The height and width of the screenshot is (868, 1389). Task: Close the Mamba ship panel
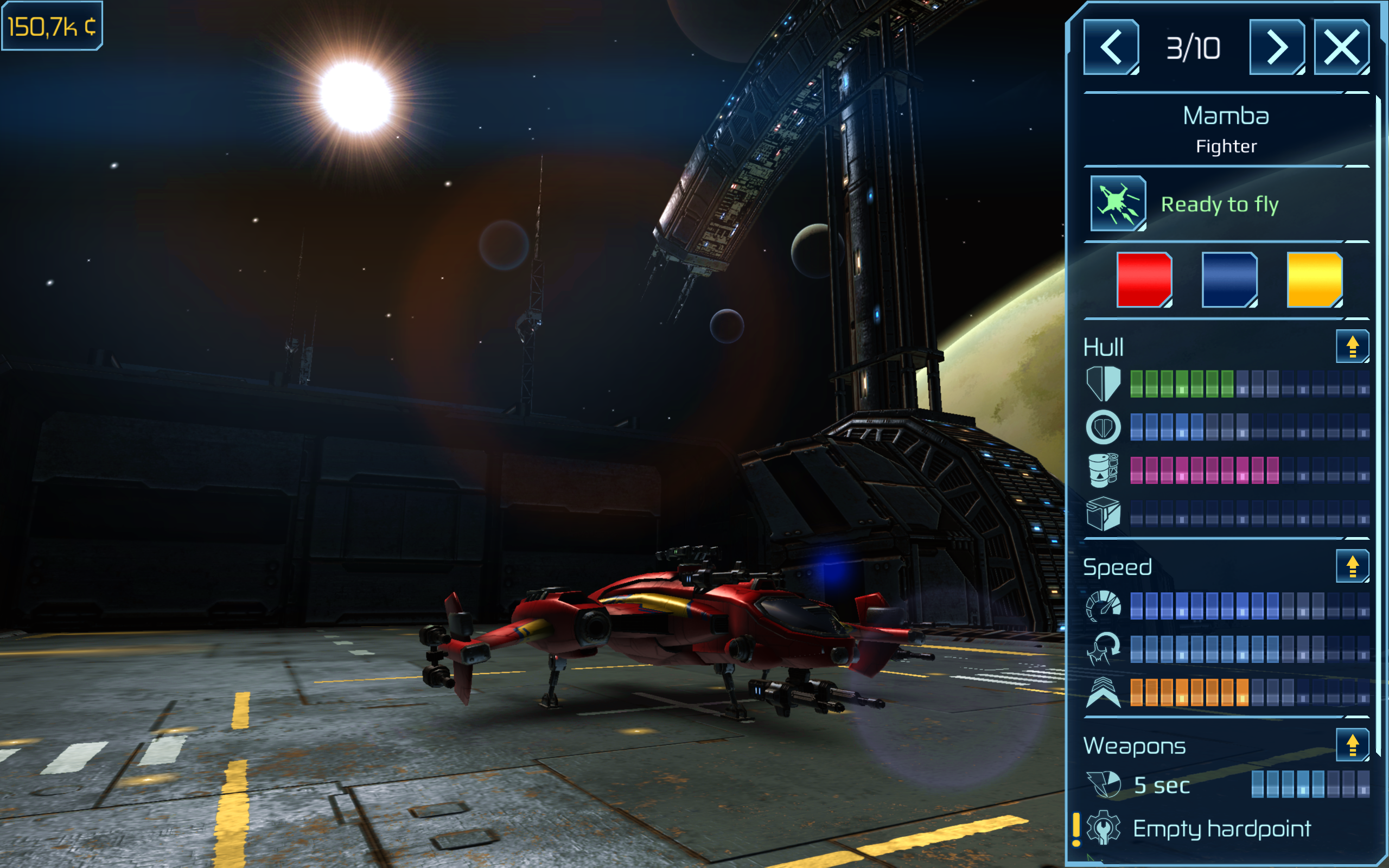(x=1341, y=48)
